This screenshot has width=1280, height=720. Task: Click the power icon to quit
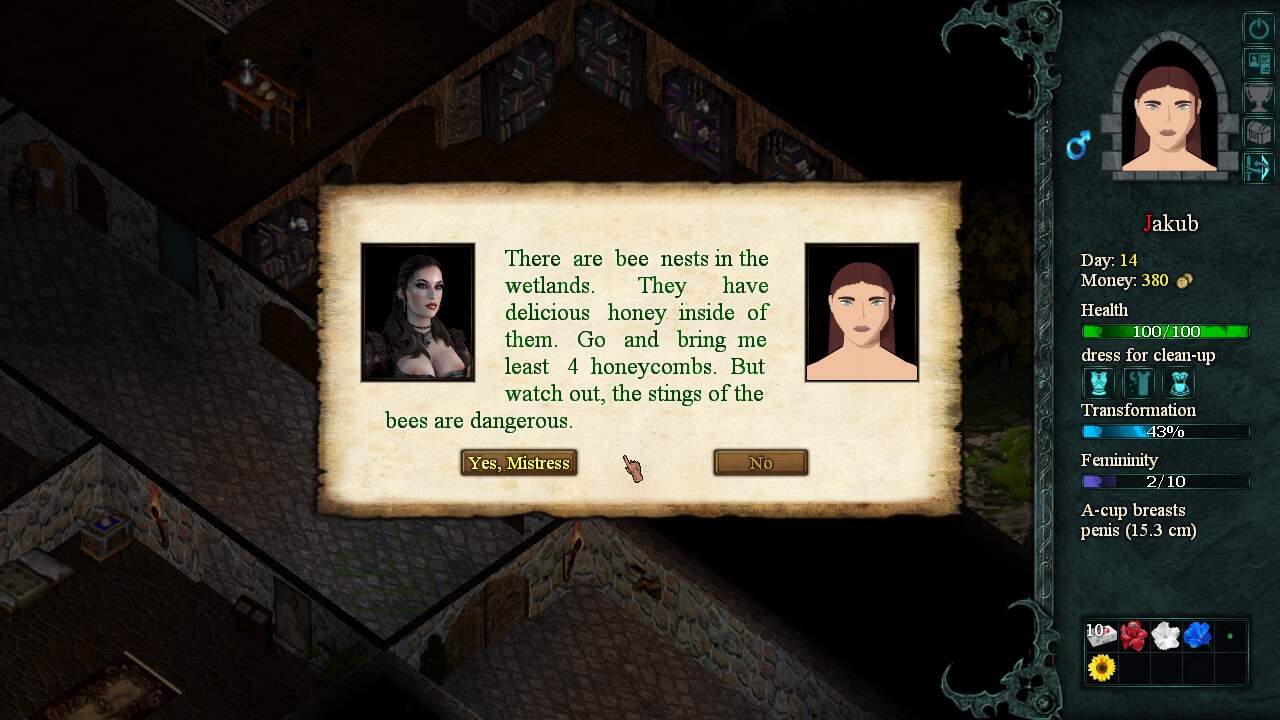1257,28
